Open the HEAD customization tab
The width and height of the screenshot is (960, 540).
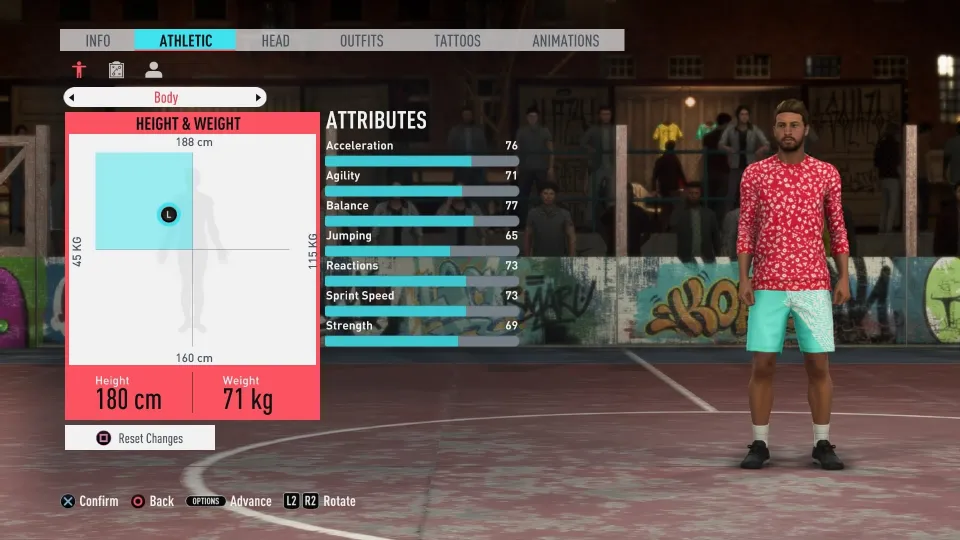click(275, 41)
